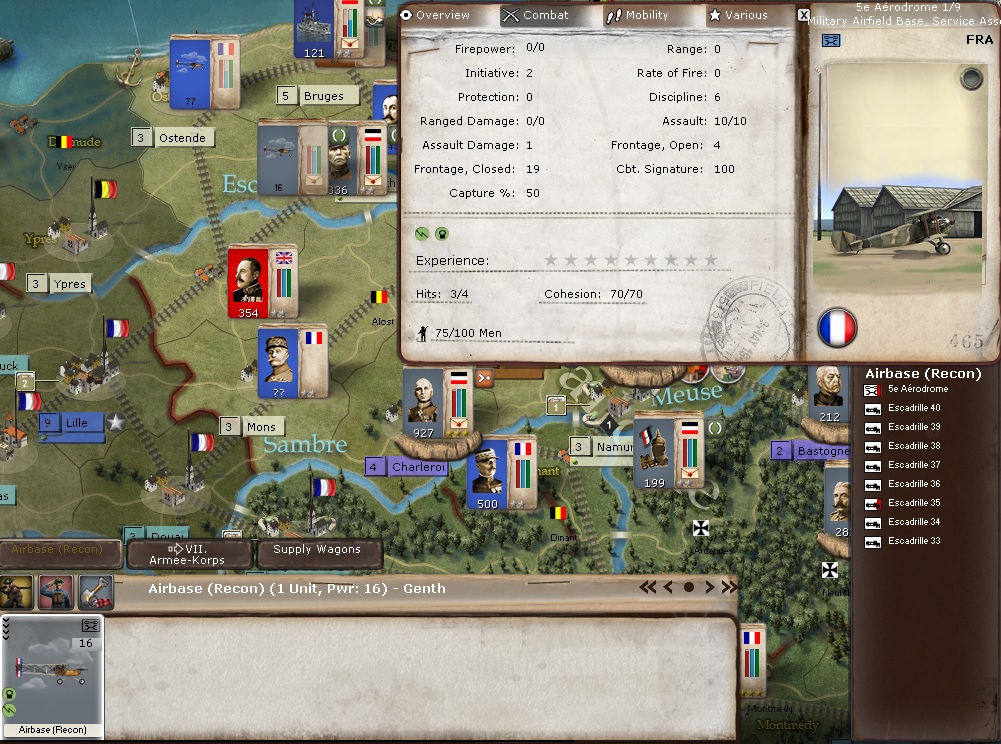Close the unit detail panel
Screen dimensions: 1001x744
(803, 15)
